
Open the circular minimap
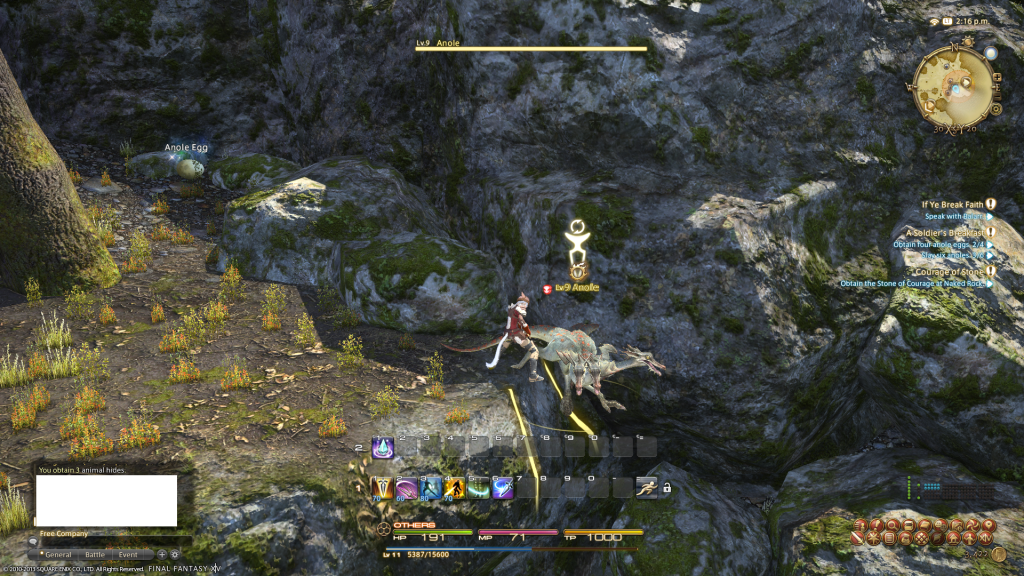954,85
